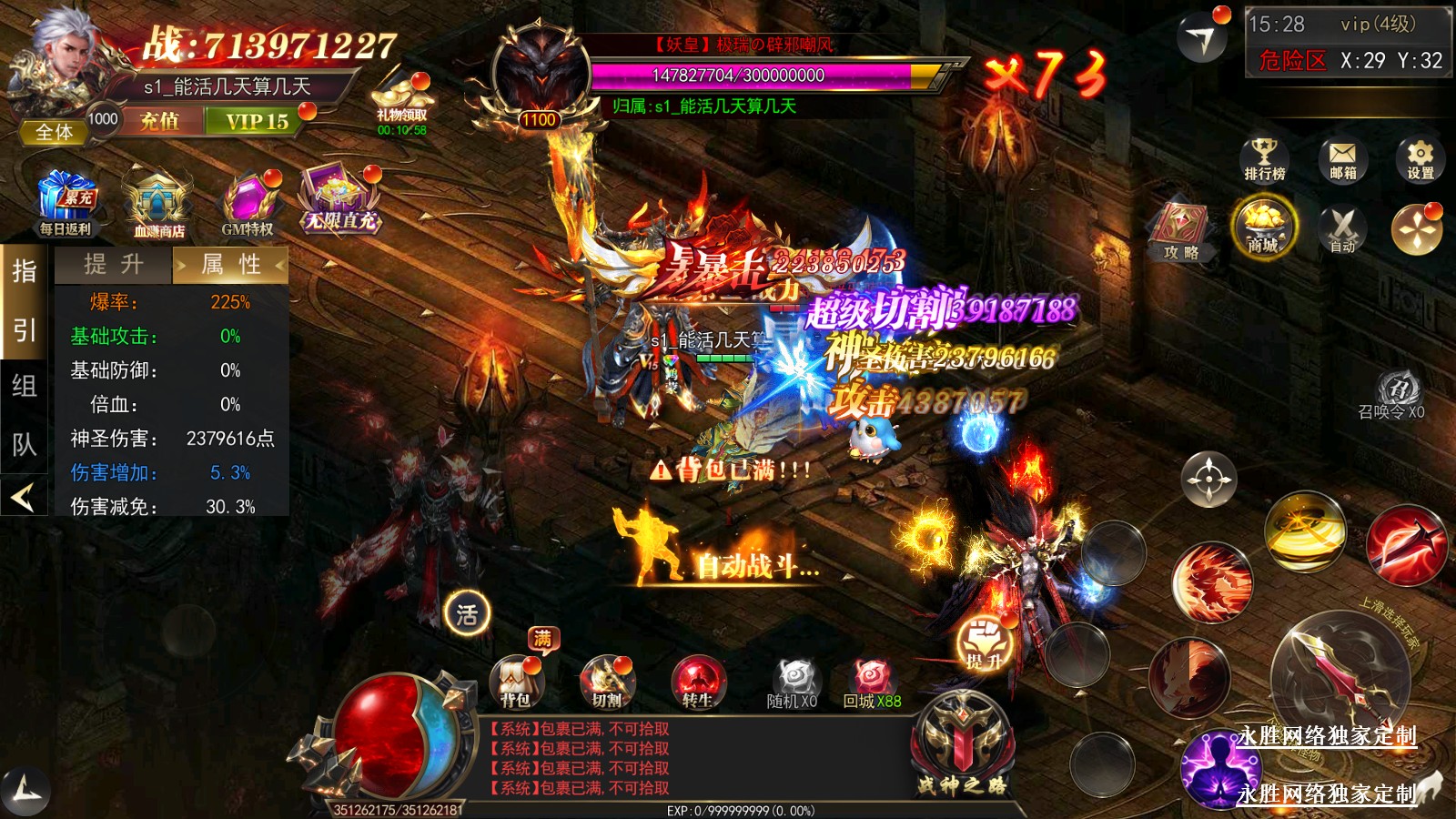Image resolution: width=1456 pixels, height=819 pixels.
Task: Open the 邮箱 mailbox
Action: pos(1342,159)
